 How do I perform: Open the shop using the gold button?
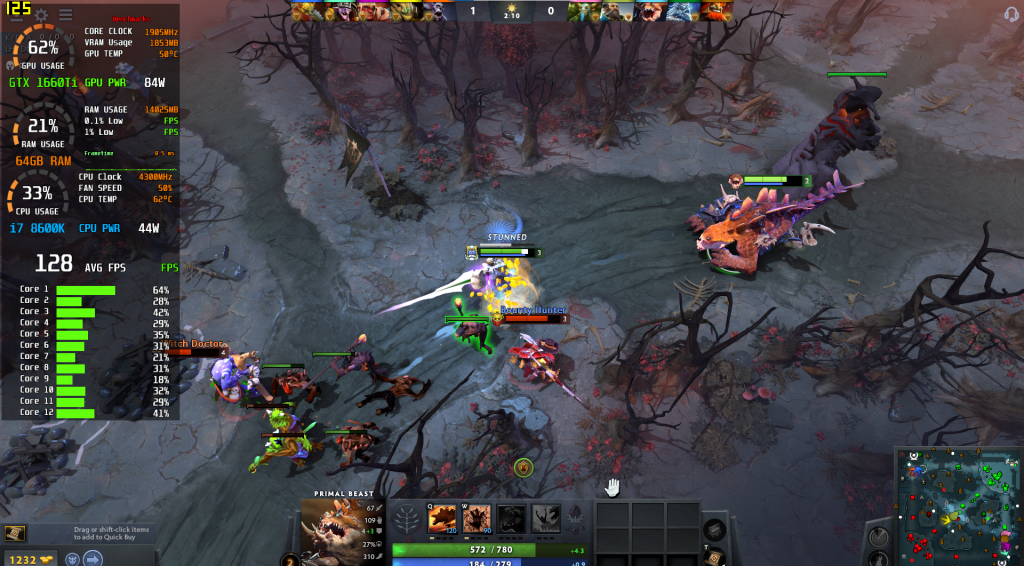pyautogui.click(x=29, y=559)
